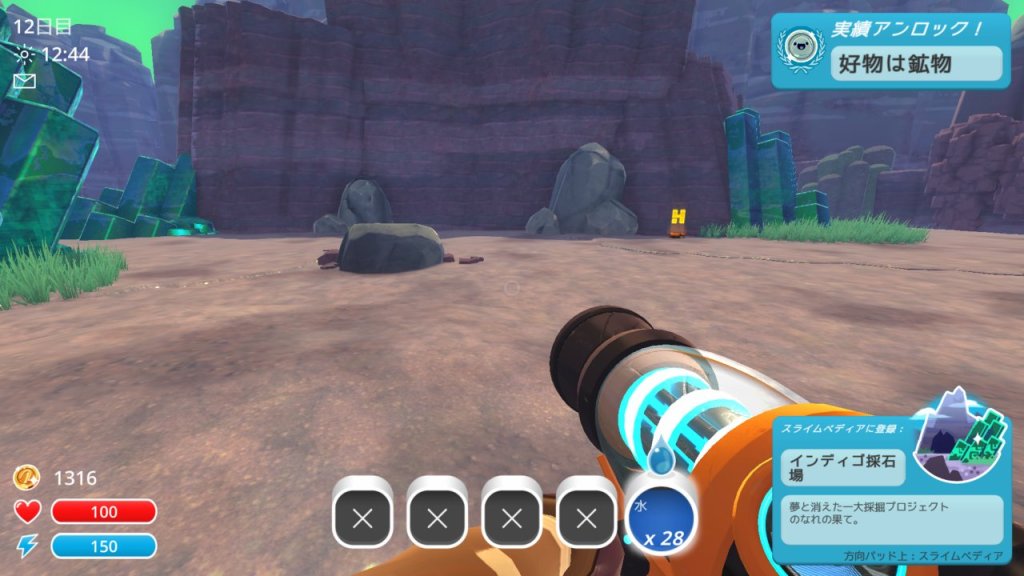
Task: Click the Indigo Quarry thumbnail image
Action: click(960, 437)
